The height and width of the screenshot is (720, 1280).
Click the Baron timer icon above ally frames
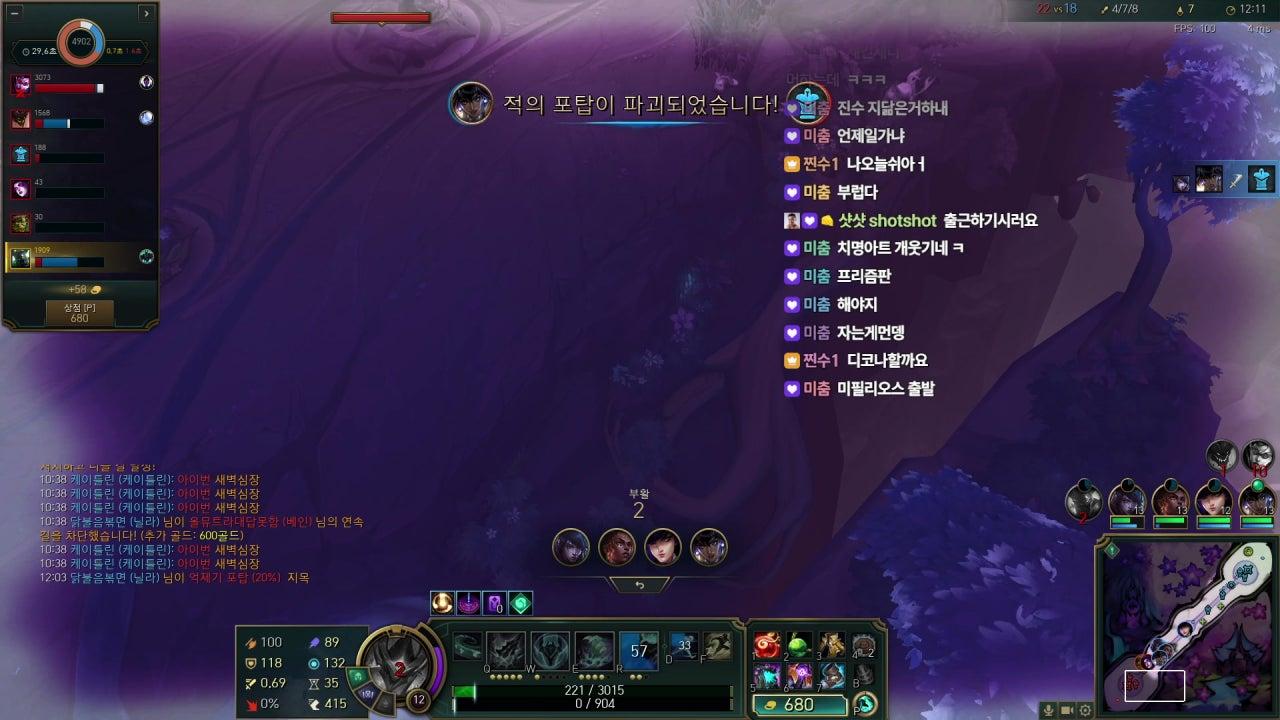1223,456
